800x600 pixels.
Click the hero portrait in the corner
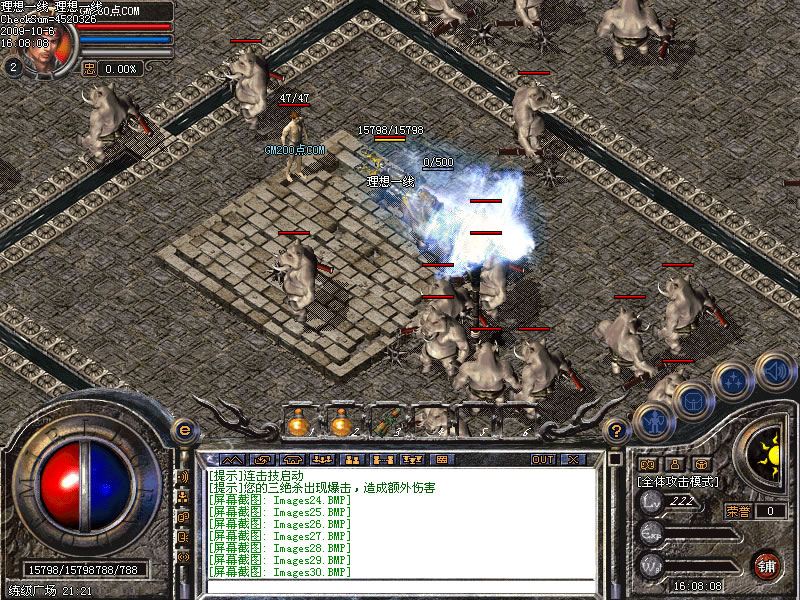(x=42, y=45)
